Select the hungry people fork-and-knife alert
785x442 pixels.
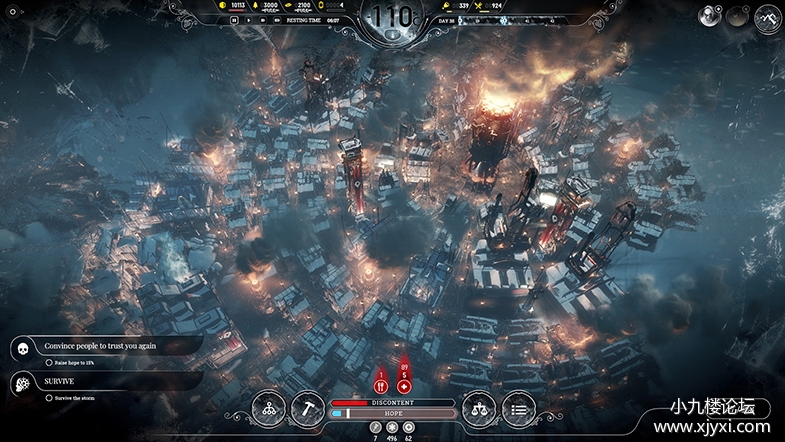(x=381, y=385)
